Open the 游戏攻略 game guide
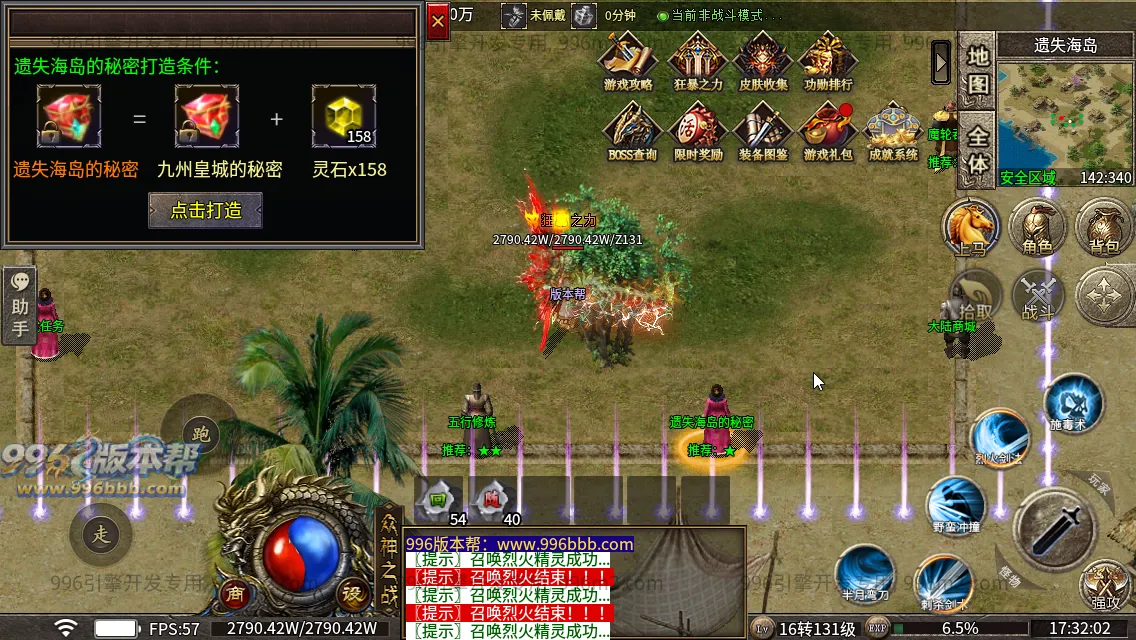1136x640 pixels. coord(628,60)
